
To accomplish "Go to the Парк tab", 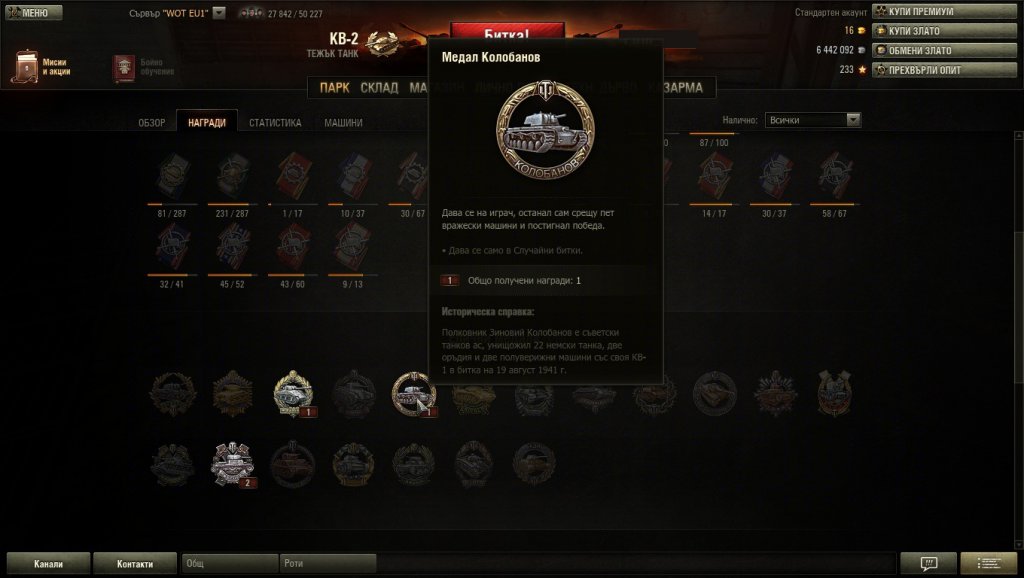I will pos(335,88).
